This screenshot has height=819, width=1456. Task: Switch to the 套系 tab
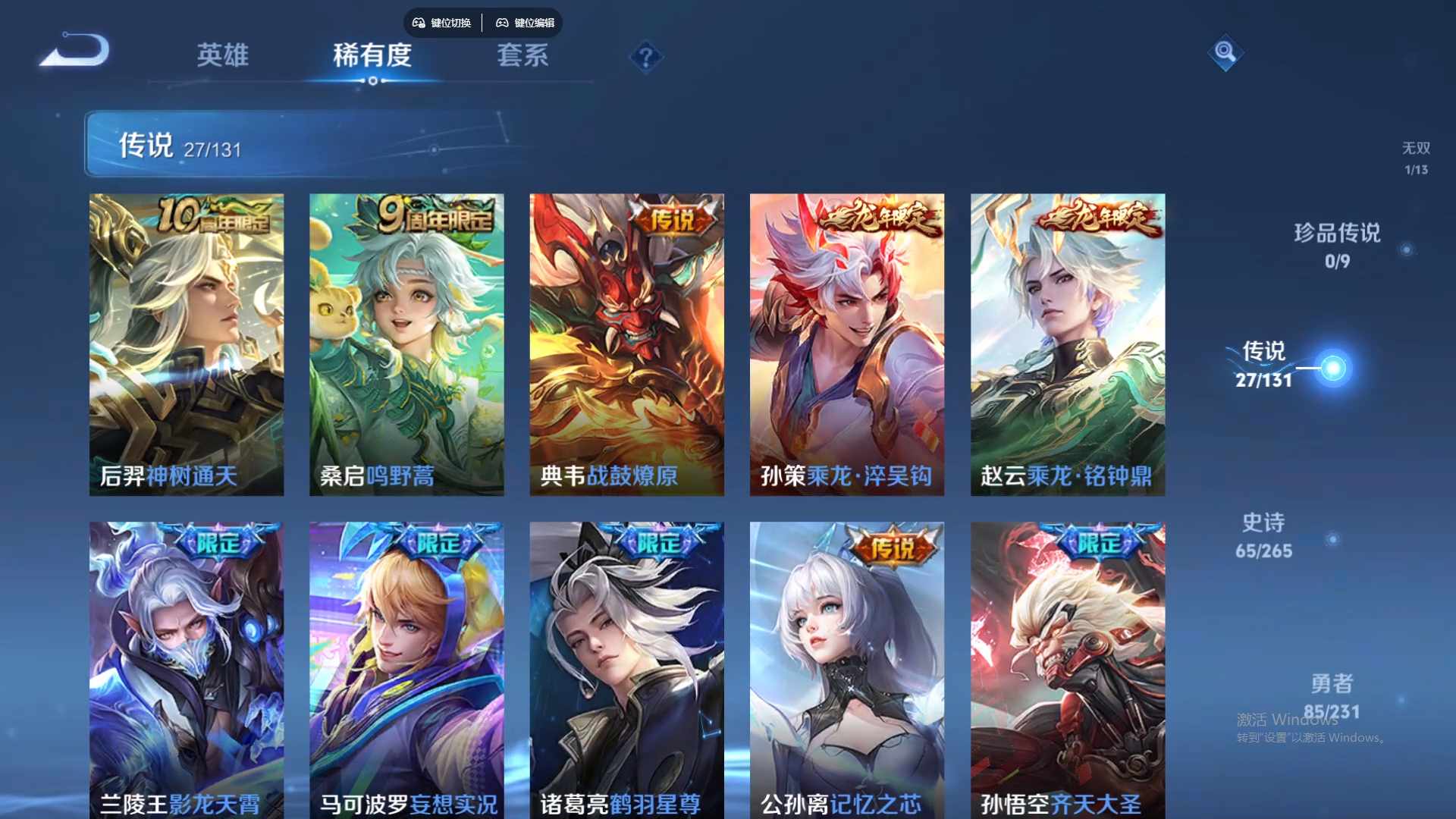pyautogui.click(x=523, y=56)
